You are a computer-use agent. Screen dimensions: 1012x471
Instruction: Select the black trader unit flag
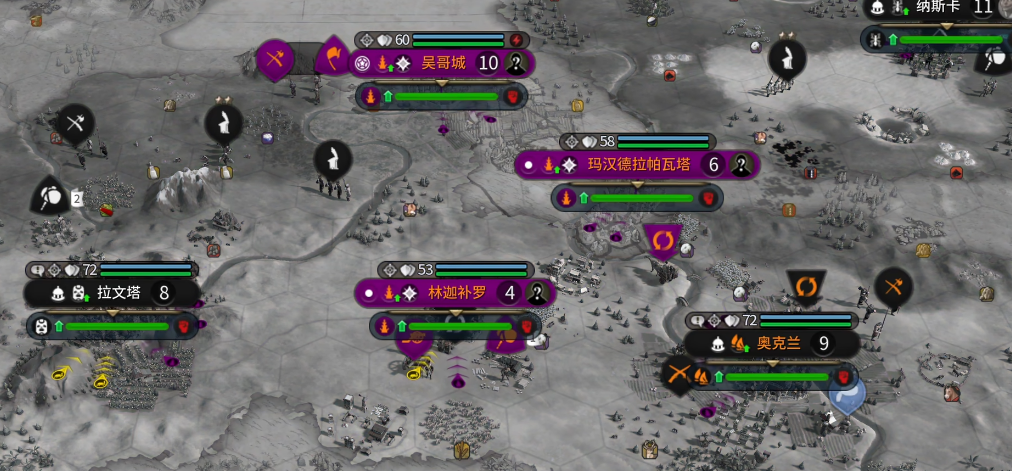tap(805, 287)
